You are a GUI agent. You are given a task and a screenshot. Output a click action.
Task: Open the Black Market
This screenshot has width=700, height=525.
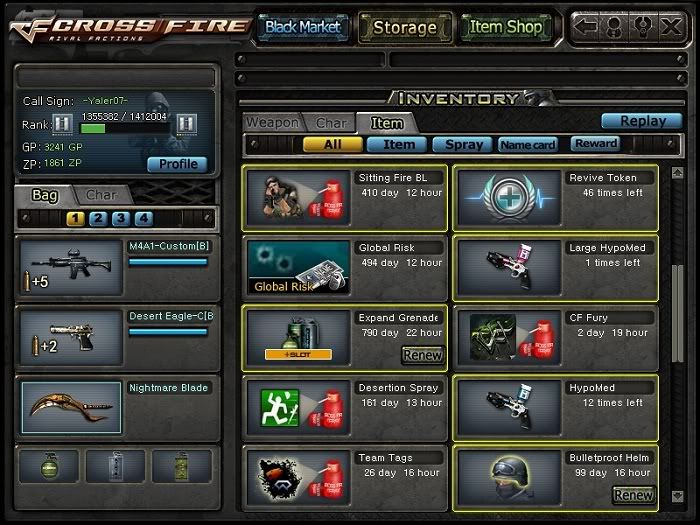(302, 27)
